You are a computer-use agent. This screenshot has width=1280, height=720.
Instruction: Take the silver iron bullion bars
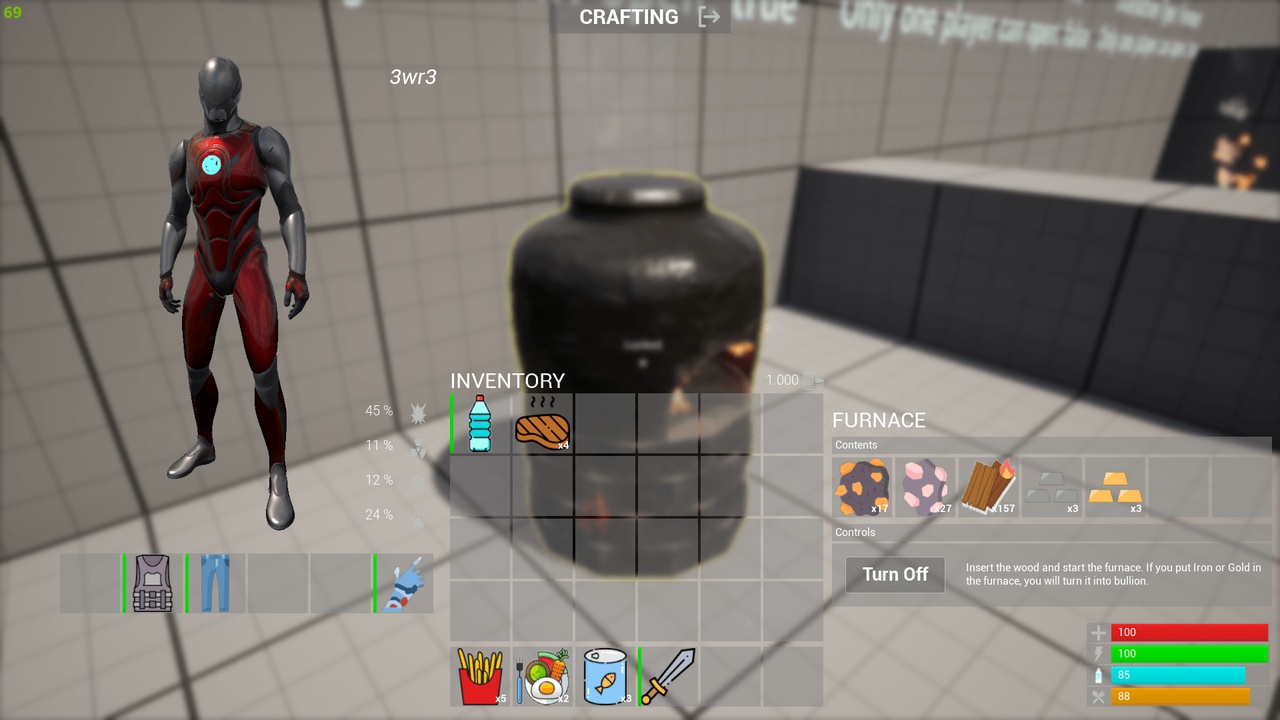tap(1052, 487)
